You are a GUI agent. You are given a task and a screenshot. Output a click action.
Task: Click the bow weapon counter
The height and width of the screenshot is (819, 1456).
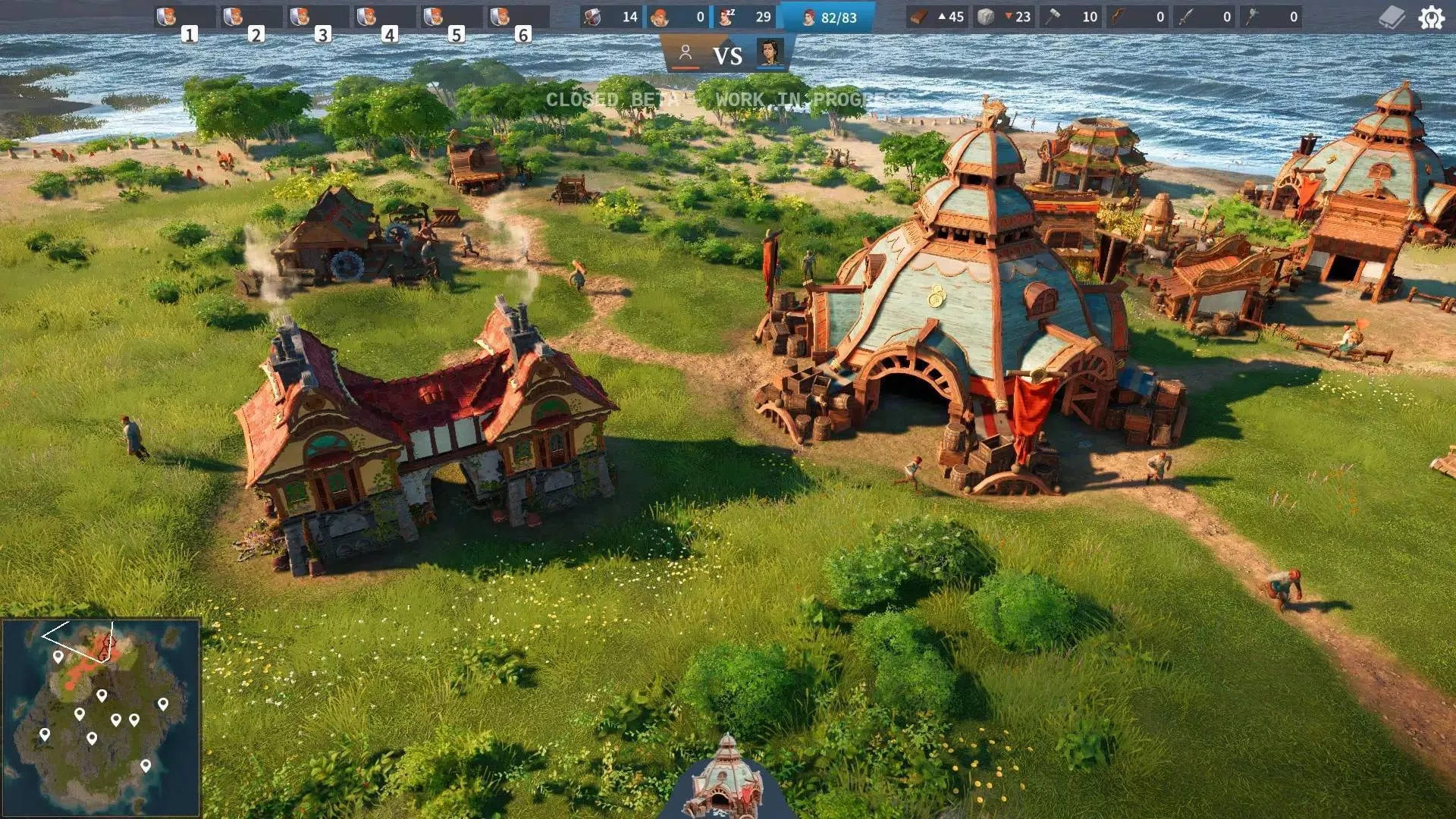click(x=1137, y=17)
